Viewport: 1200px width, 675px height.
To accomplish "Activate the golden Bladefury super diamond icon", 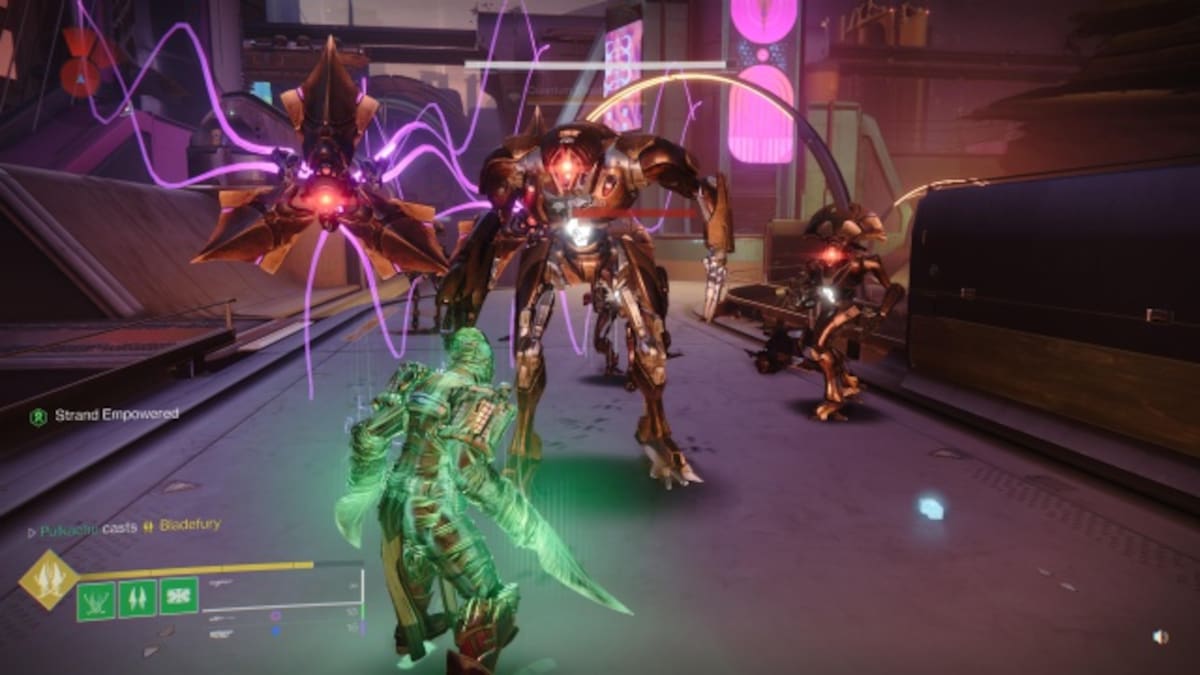I will (48, 579).
